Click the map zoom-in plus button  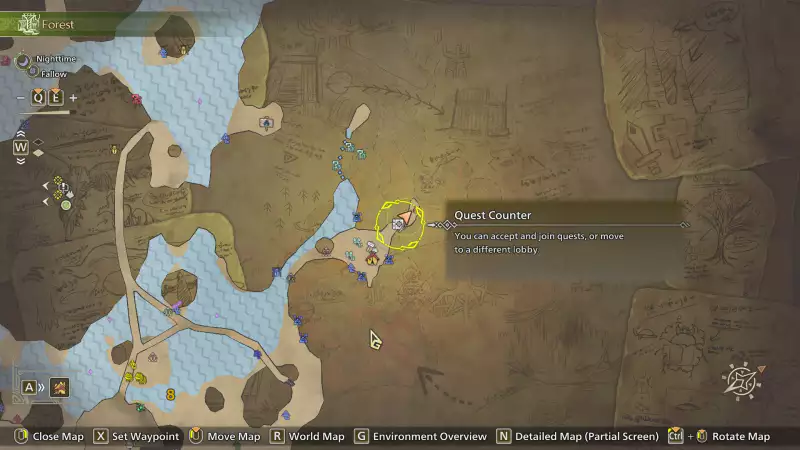point(73,97)
